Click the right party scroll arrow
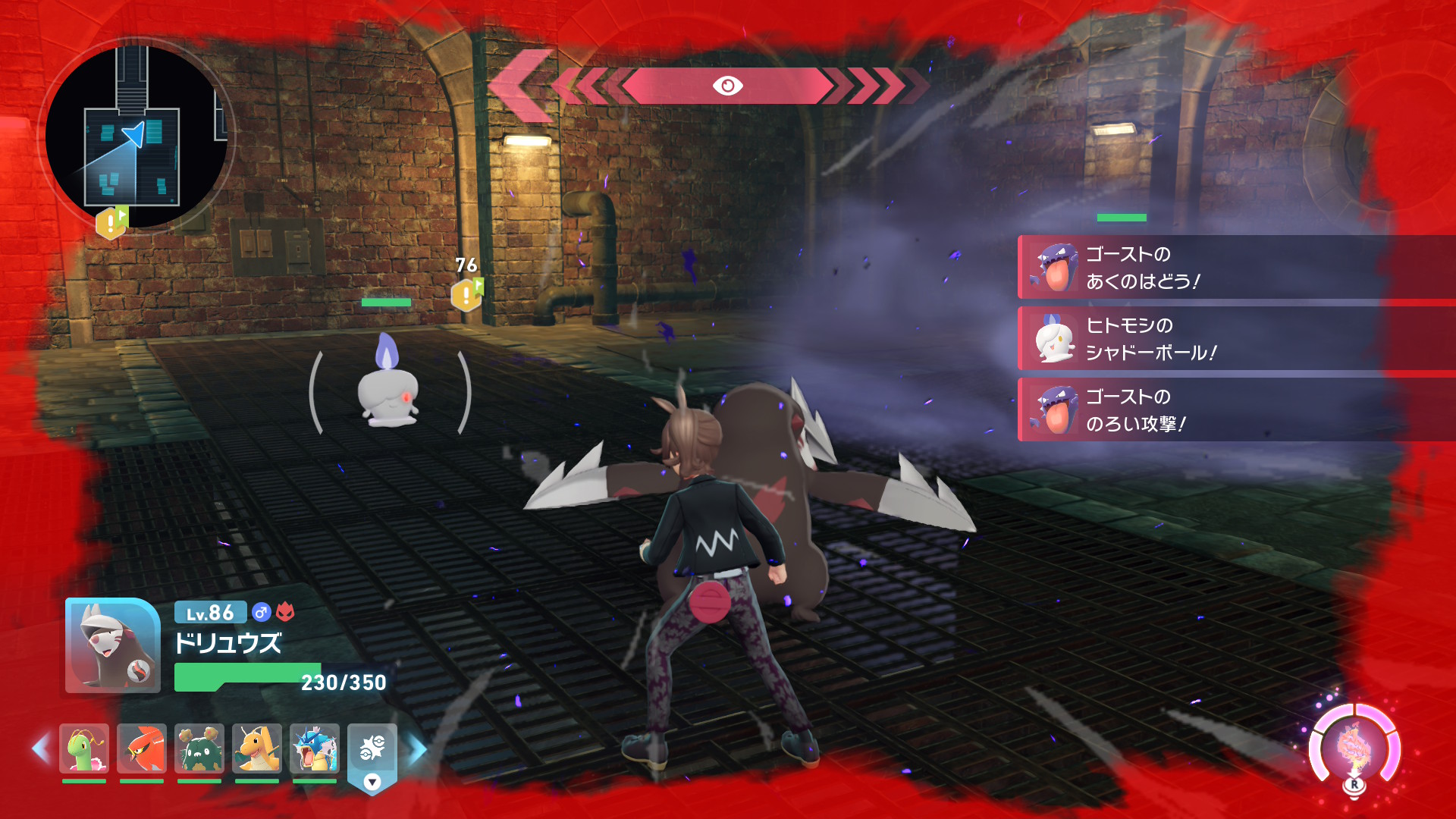1456x819 pixels. pyautogui.click(x=417, y=748)
